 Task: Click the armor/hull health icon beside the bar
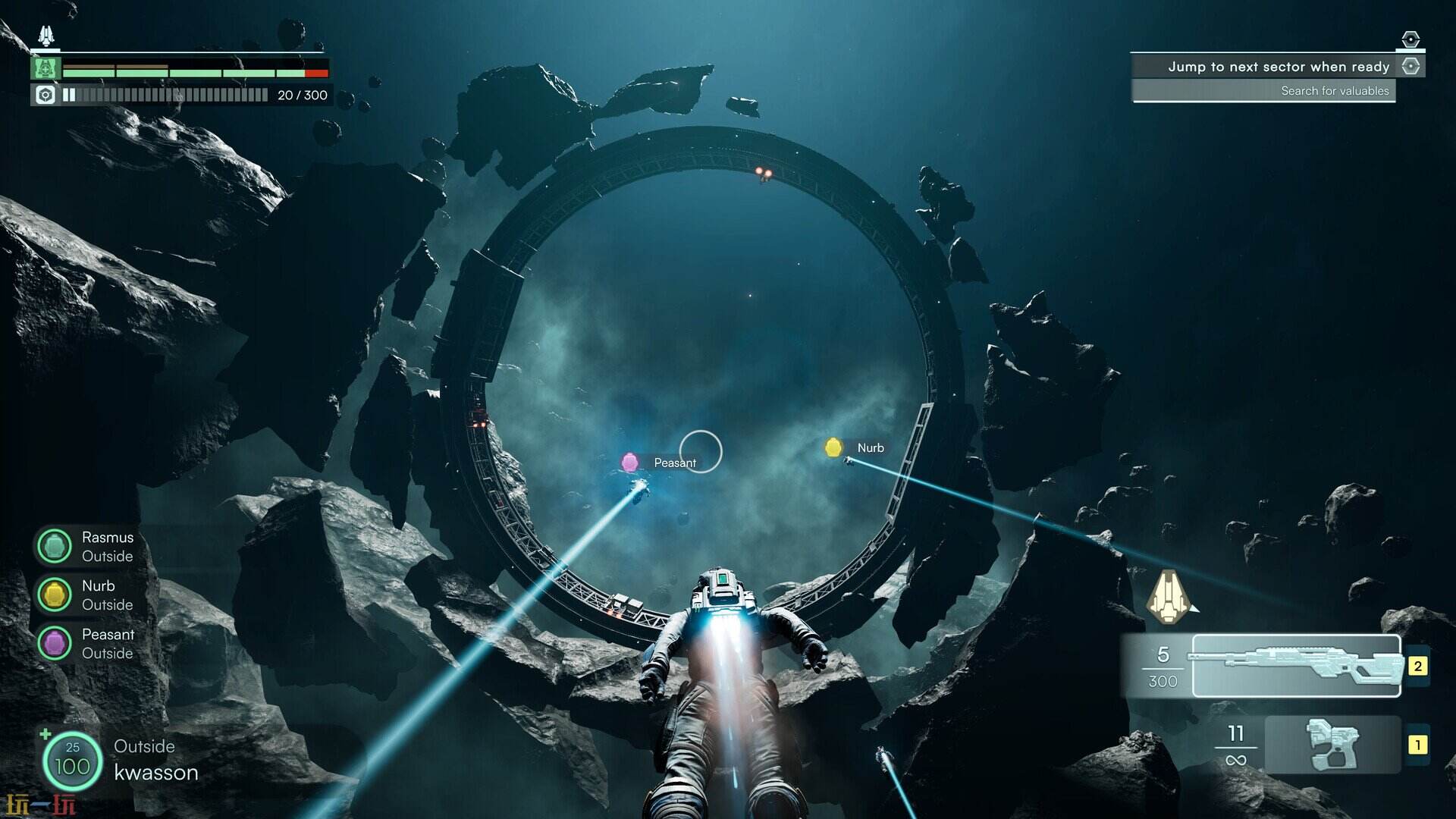click(45, 70)
